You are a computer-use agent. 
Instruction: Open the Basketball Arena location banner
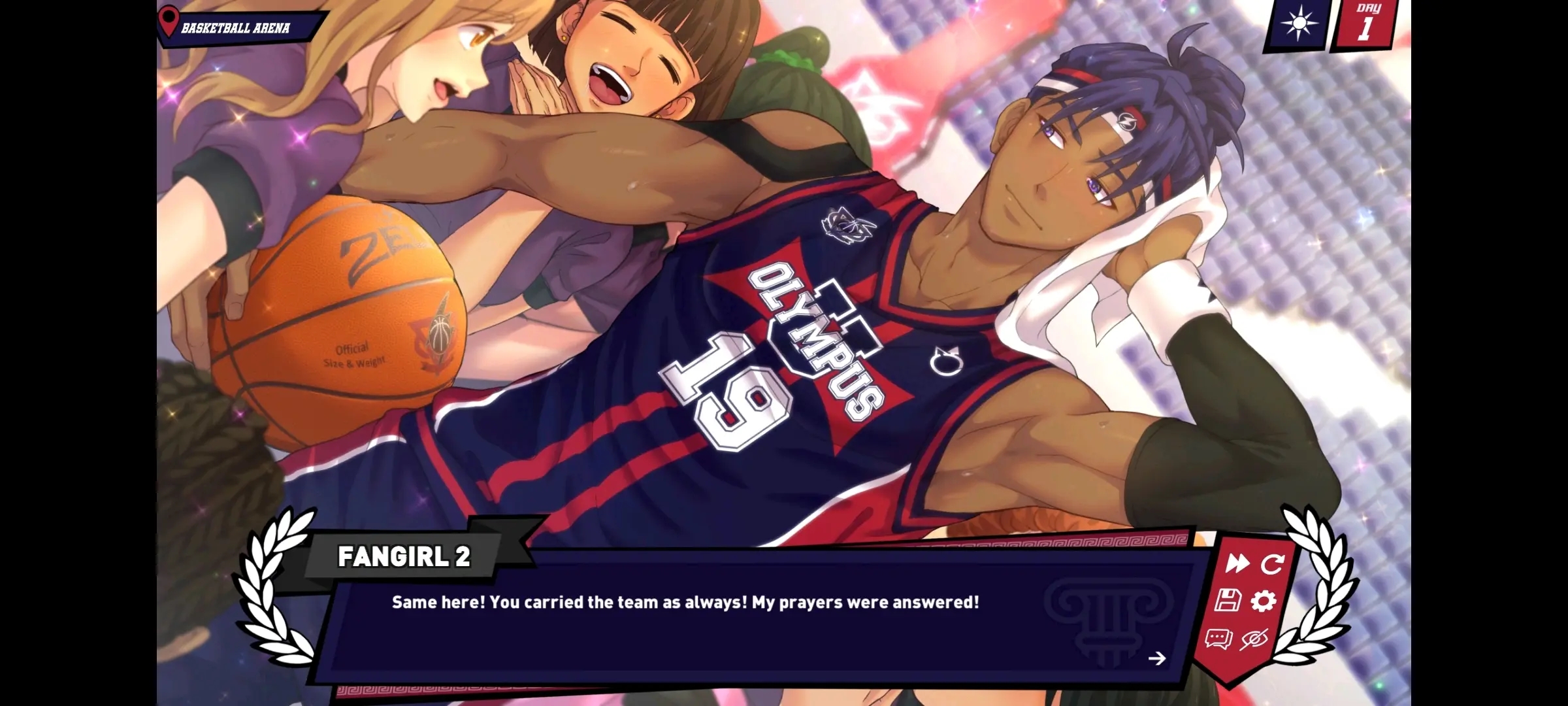[235, 27]
